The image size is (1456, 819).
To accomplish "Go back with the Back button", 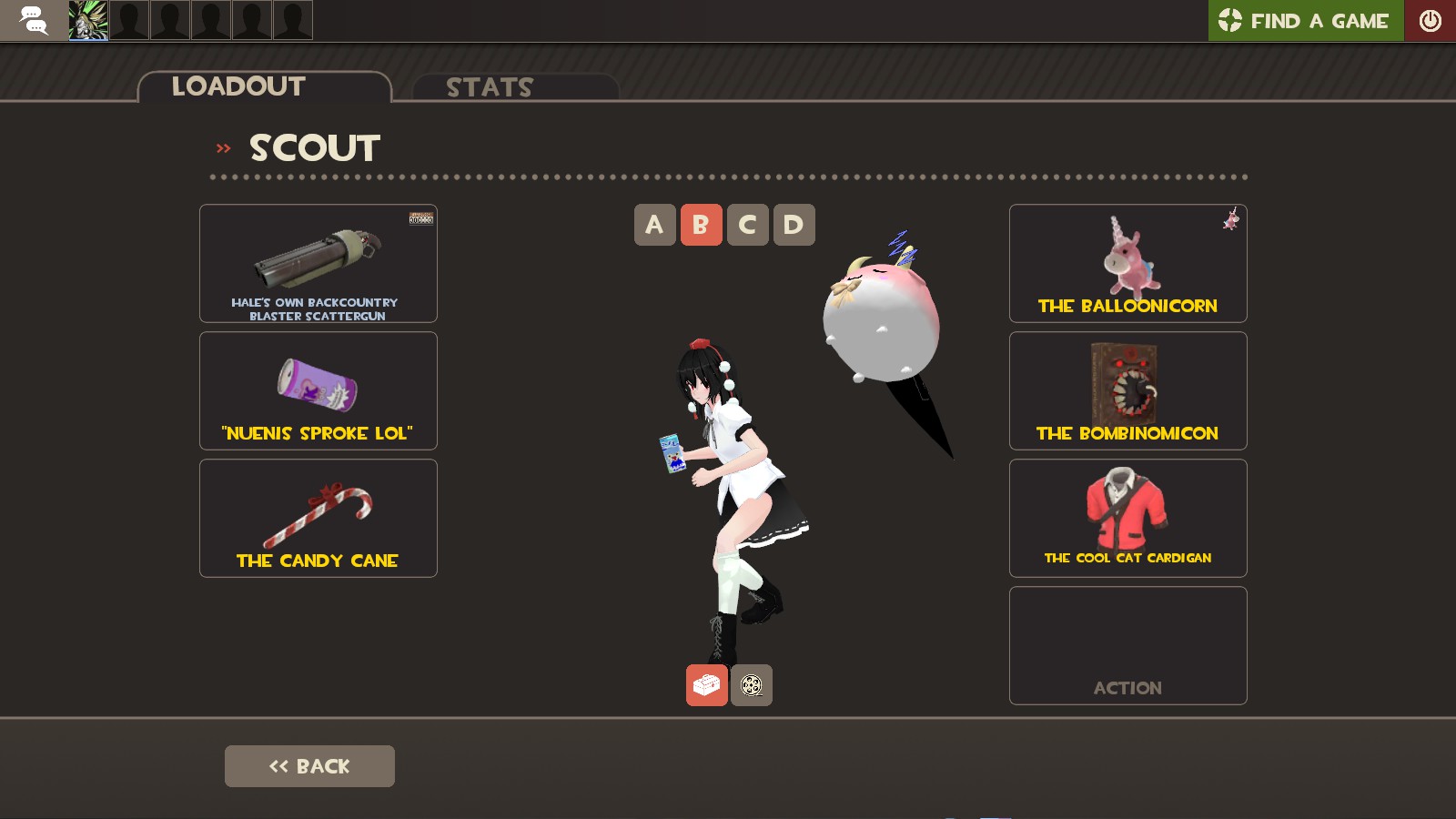I will point(309,766).
